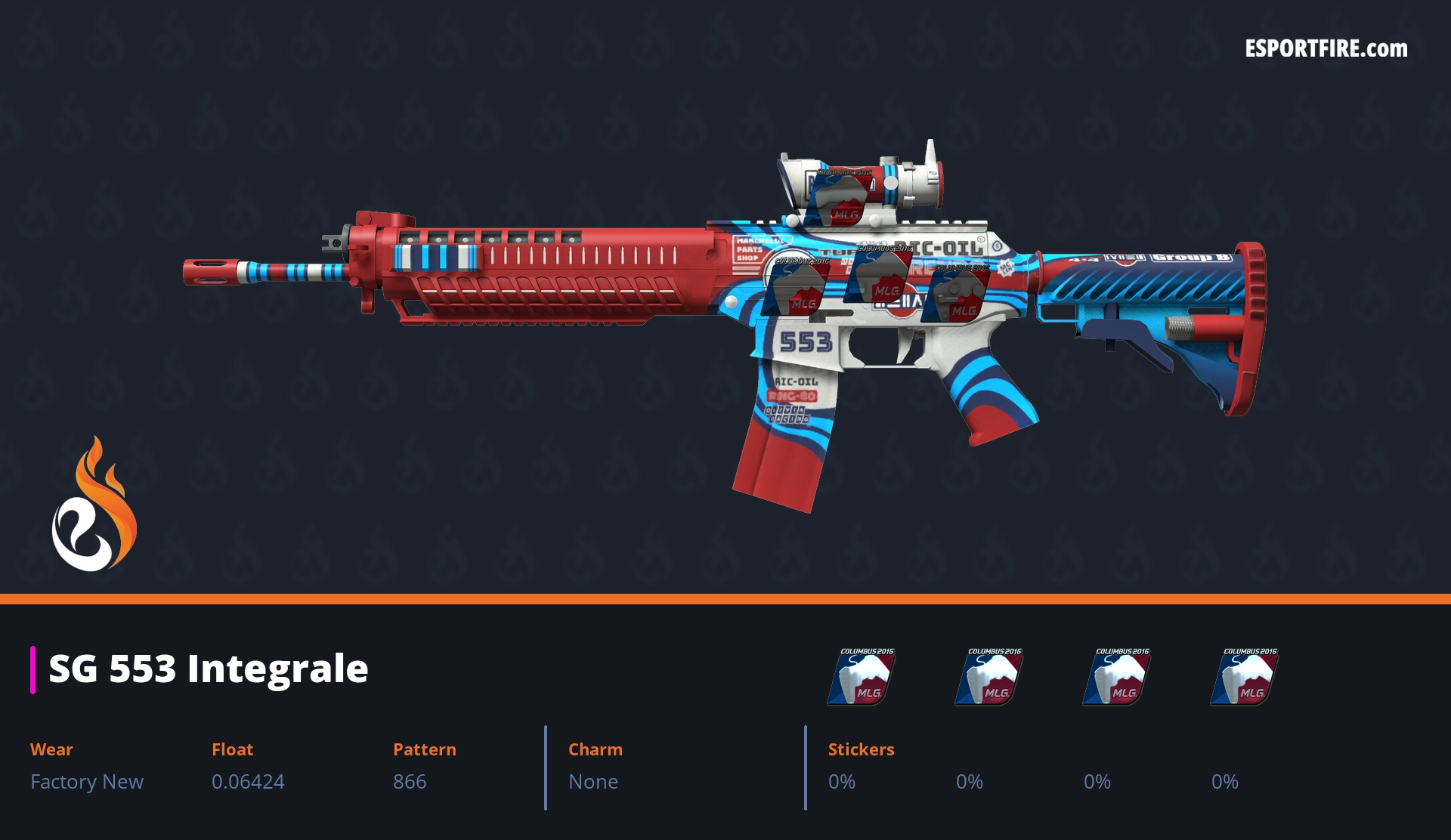Screen dimensions: 1451x840
Task: Open the ESPORTFIRE.com site link
Action: pos(1326,49)
